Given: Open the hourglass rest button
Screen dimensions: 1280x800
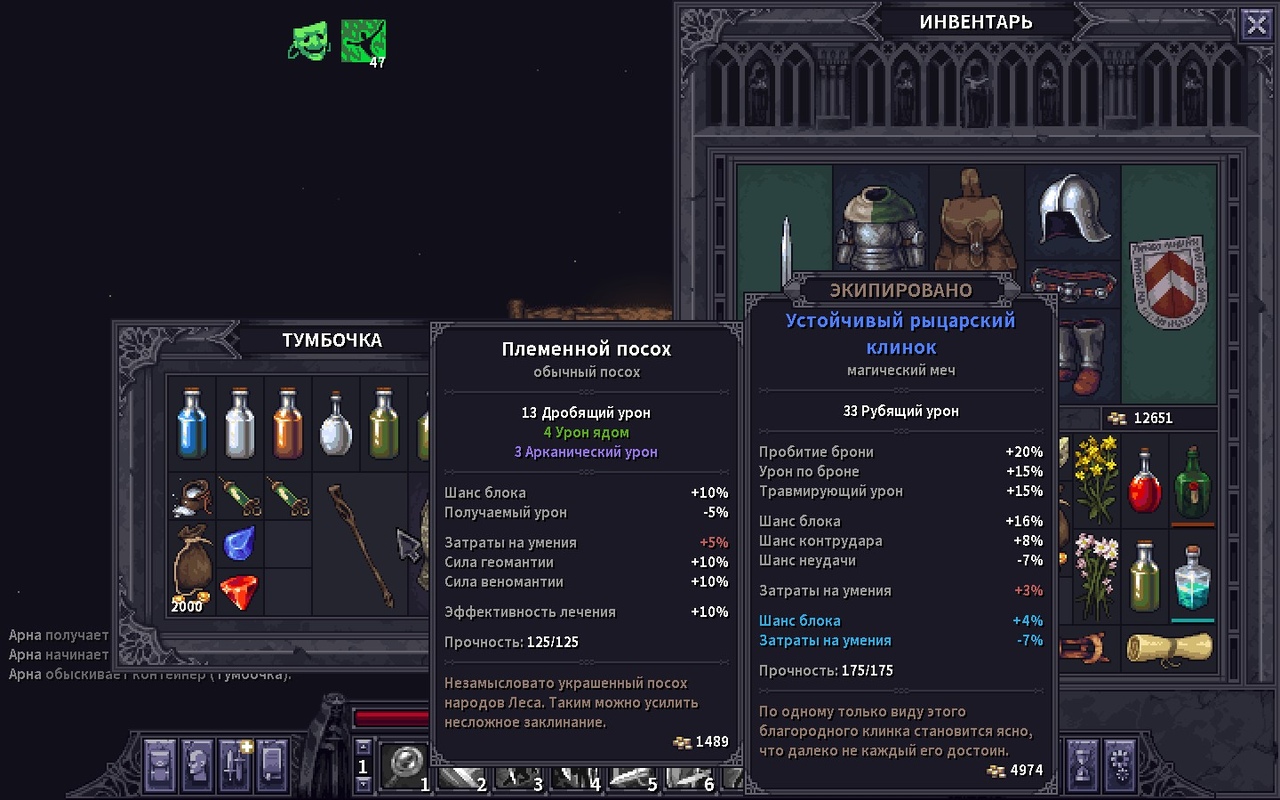Looking at the screenshot, I should 1084,764.
